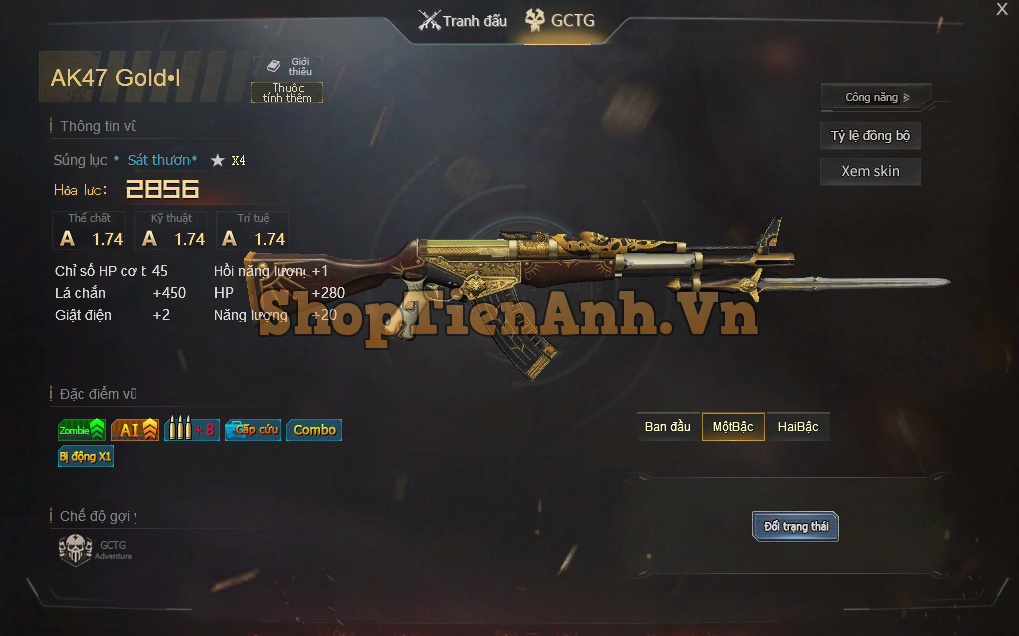This screenshot has height=636, width=1019.
Task: Click the Combo feature badge
Action: point(314,430)
